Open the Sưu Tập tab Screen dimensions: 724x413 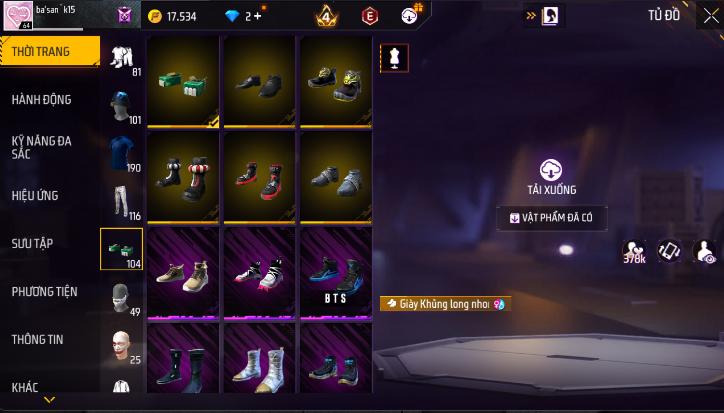click(x=33, y=243)
